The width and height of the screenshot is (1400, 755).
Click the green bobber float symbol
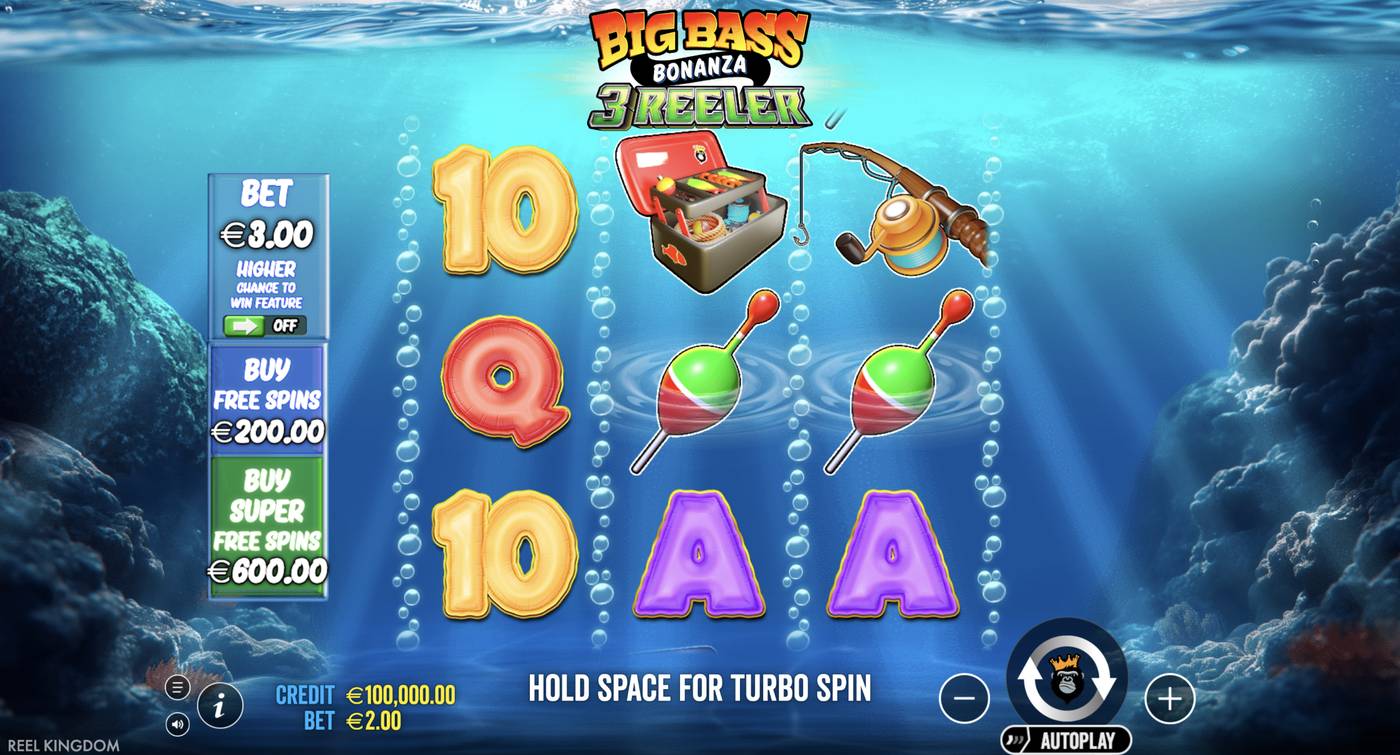(x=700, y=385)
